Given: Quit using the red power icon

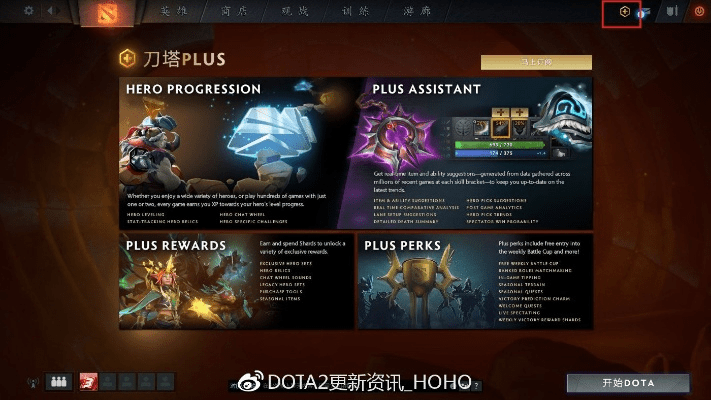Looking at the screenshot, I should [x=699, y=12].
